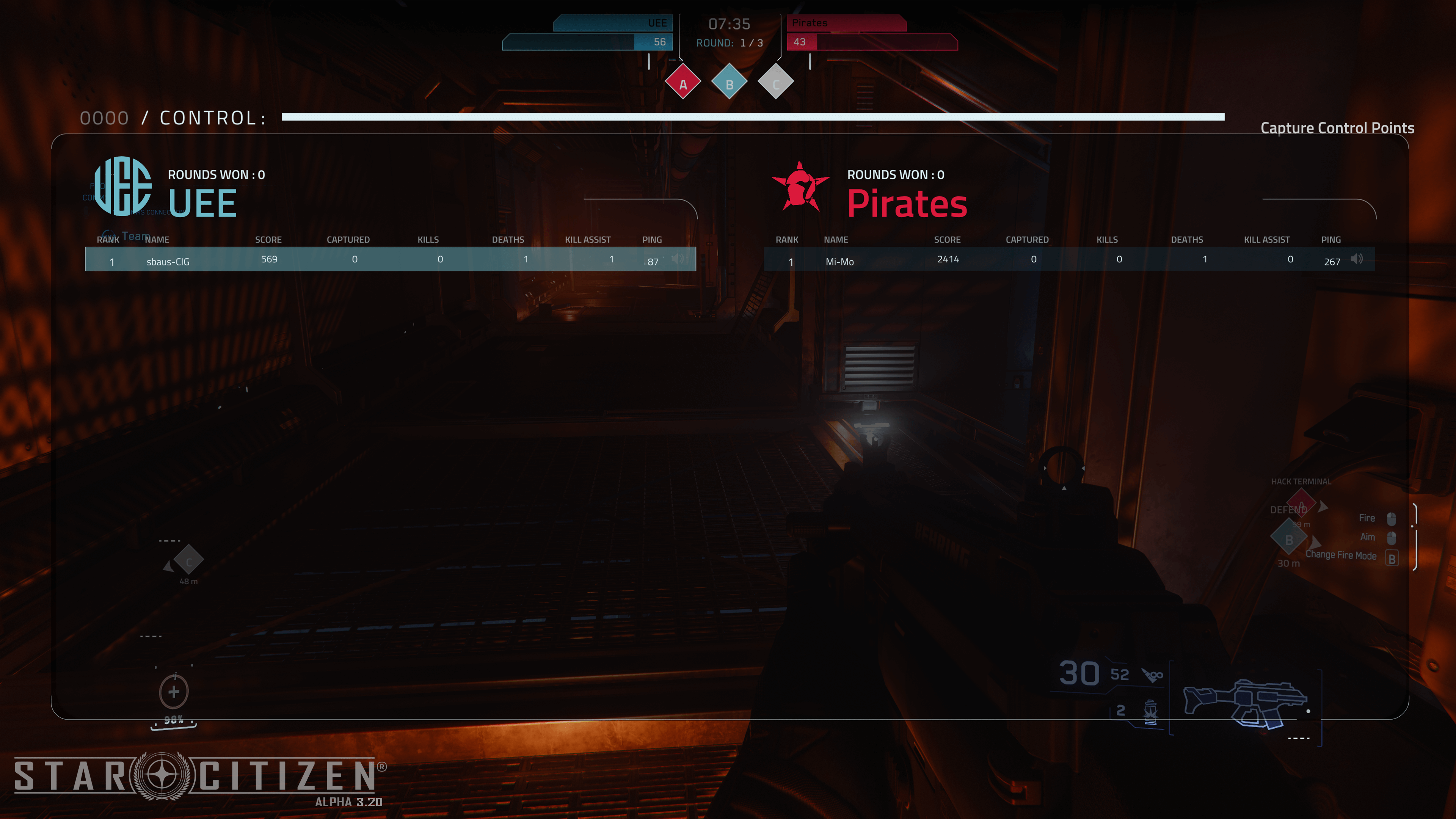Click the health status circle icon
Image resolution: width=1456 pixels, height=819 pixels.
(174, 692)
